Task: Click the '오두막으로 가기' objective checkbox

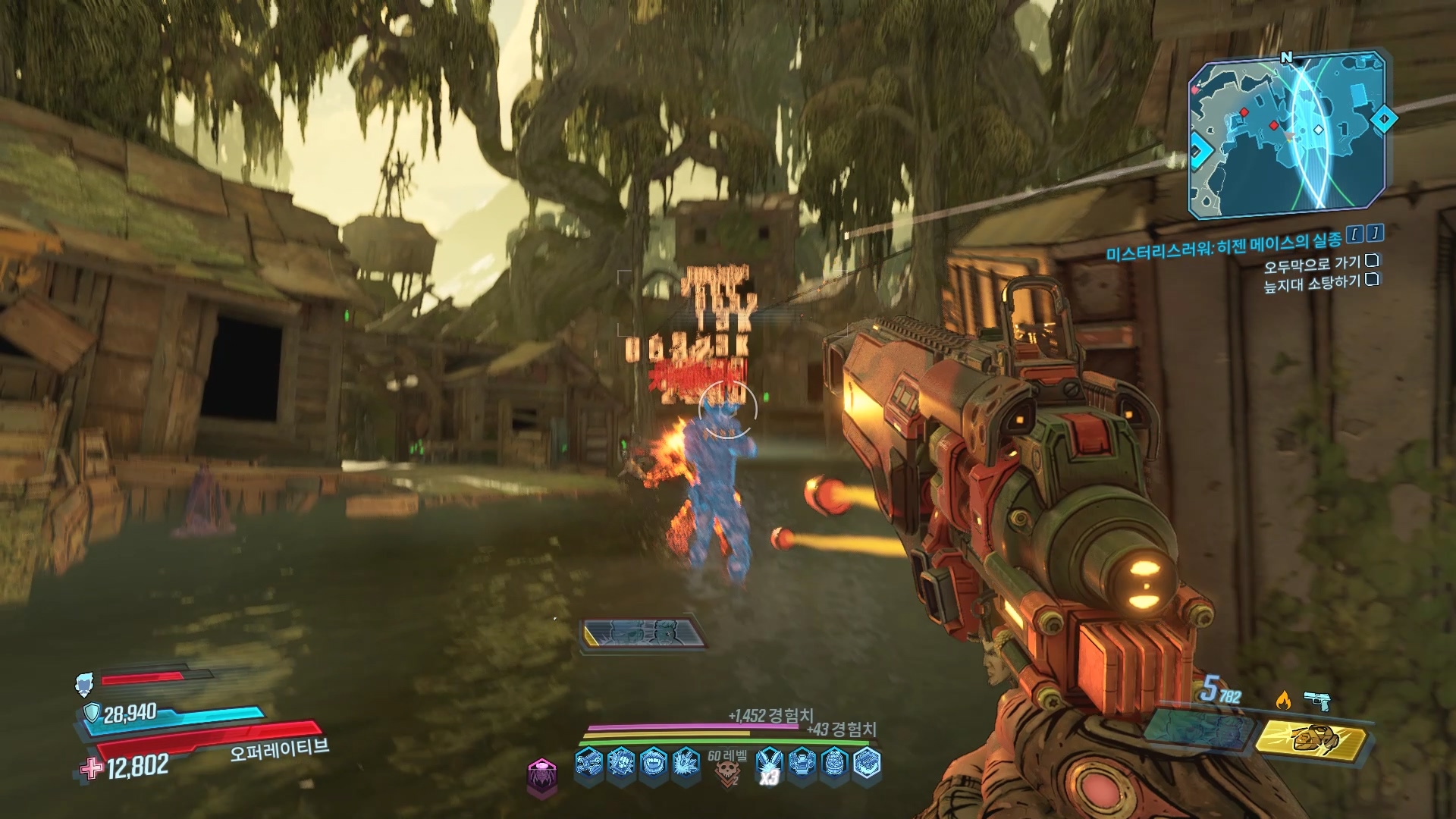Action: (x=1372, y=262)
